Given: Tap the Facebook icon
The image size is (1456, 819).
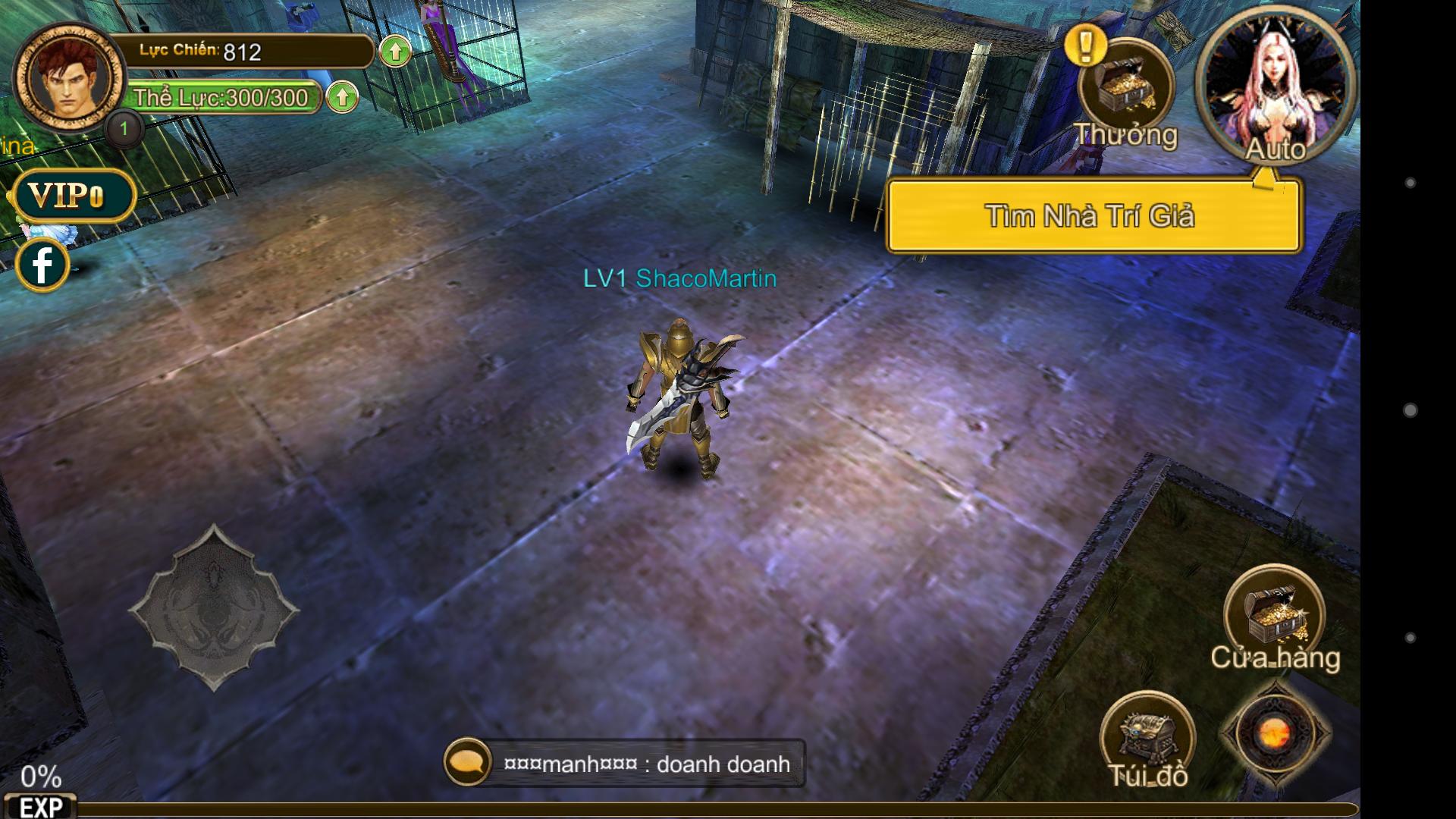Looking at the screenshot, I should pyautogui.click(x=43, y=265).
